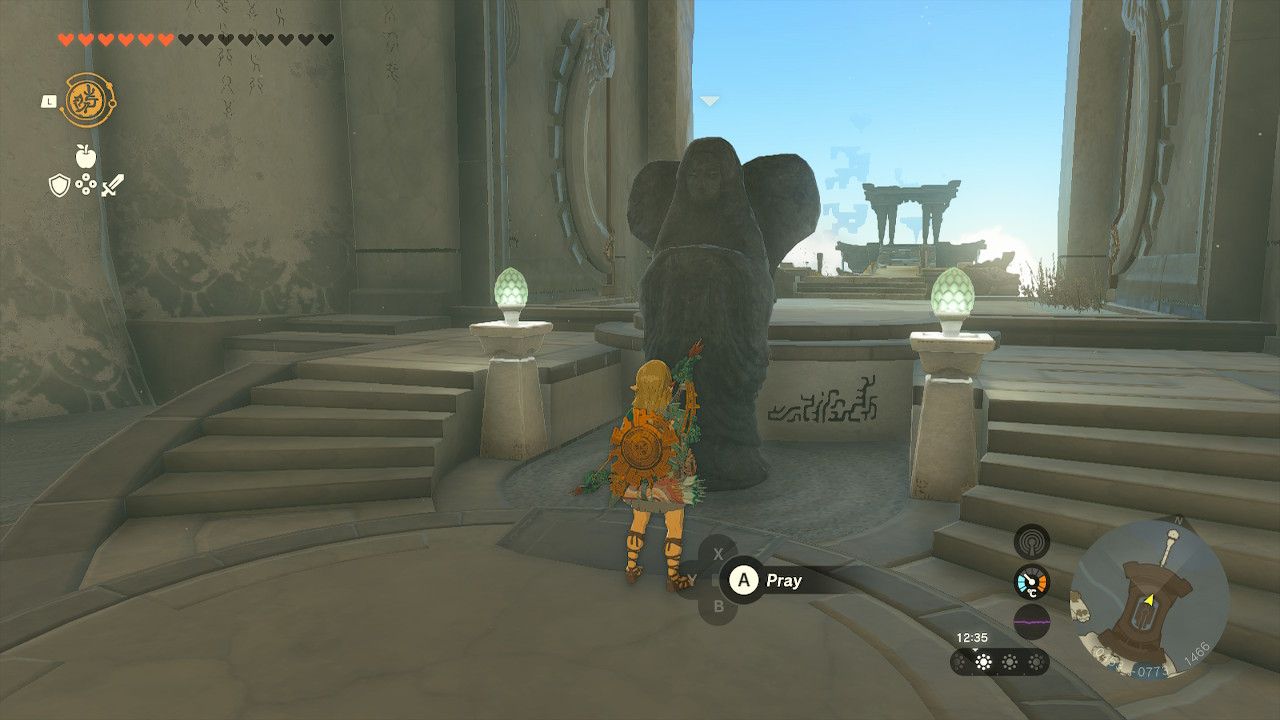Click the apple food status icon

click(x=85, y=156)
